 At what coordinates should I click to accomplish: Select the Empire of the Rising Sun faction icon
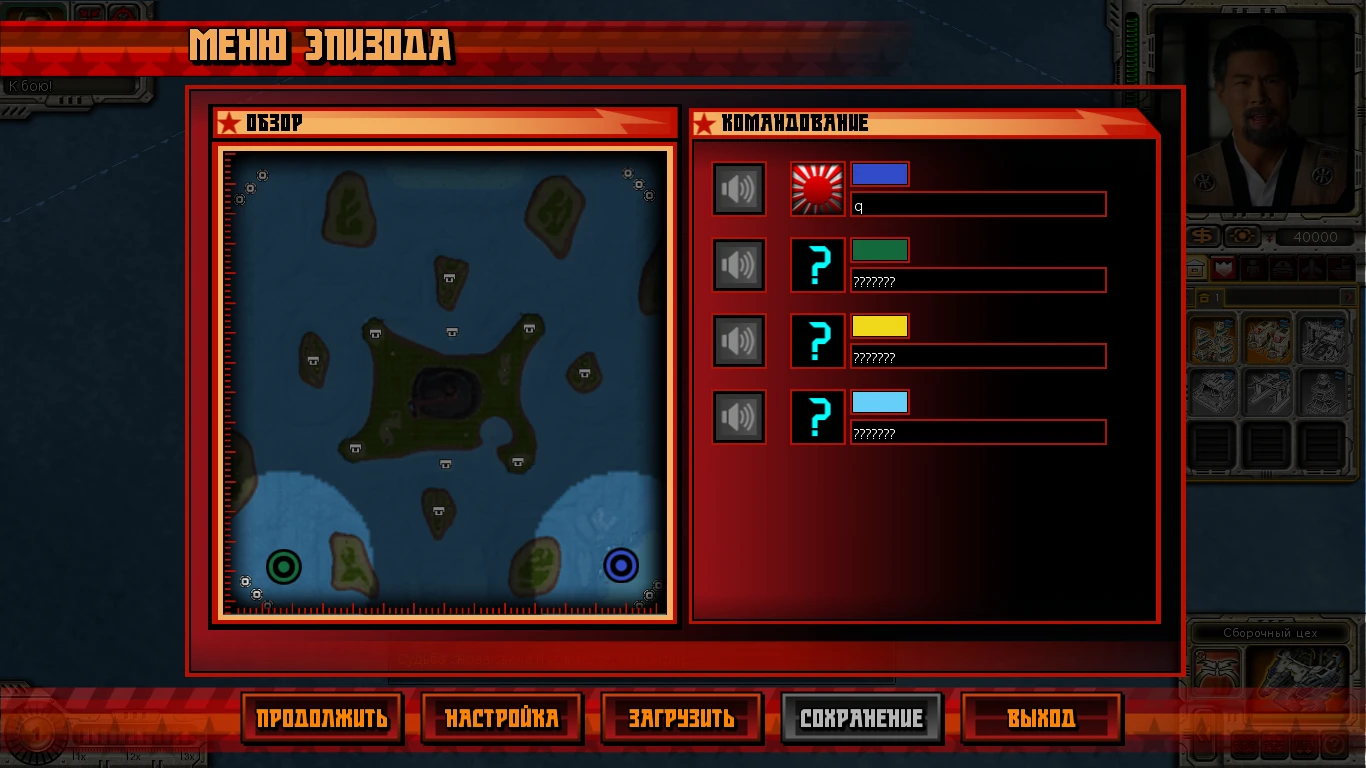tap(816, 187)
